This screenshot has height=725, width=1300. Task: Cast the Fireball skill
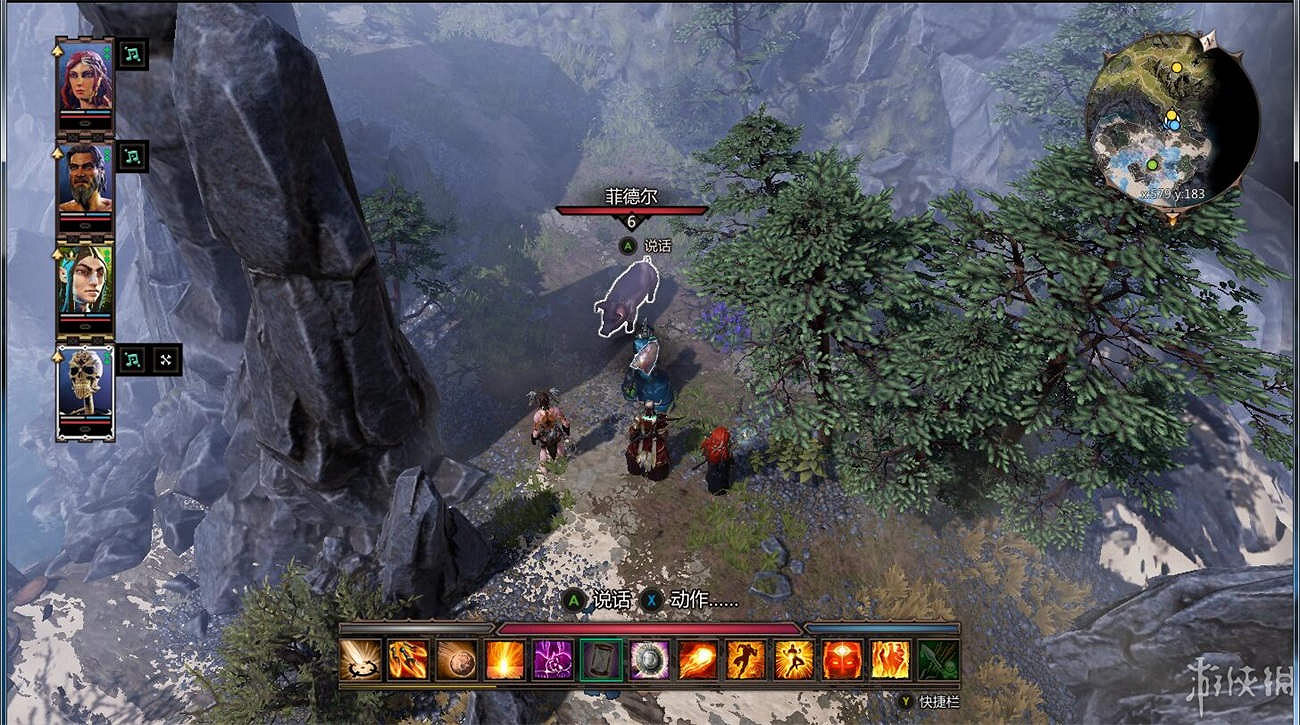pos(697,660)
